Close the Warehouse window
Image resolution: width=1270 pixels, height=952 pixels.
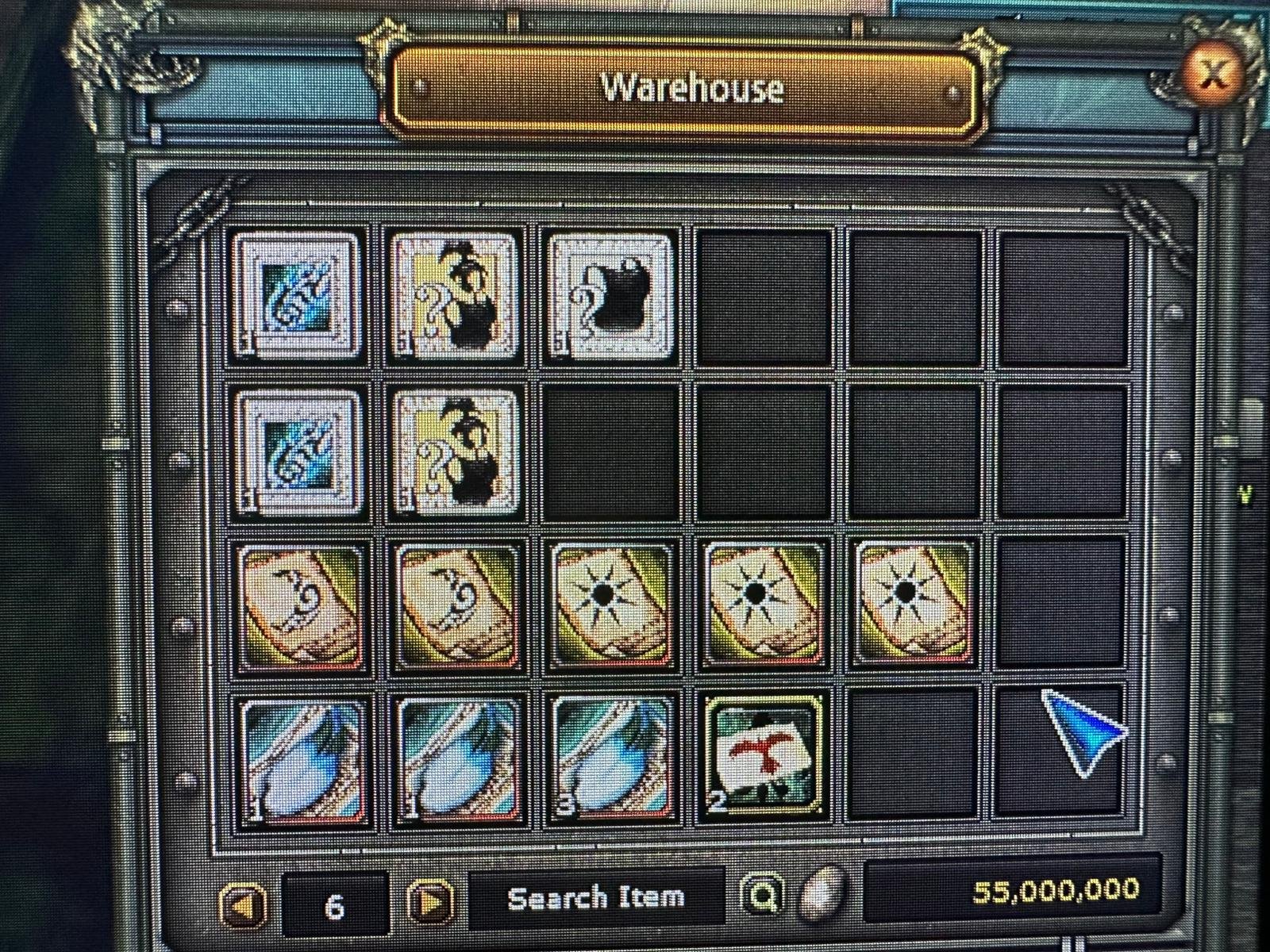(x=1212, y=75)
